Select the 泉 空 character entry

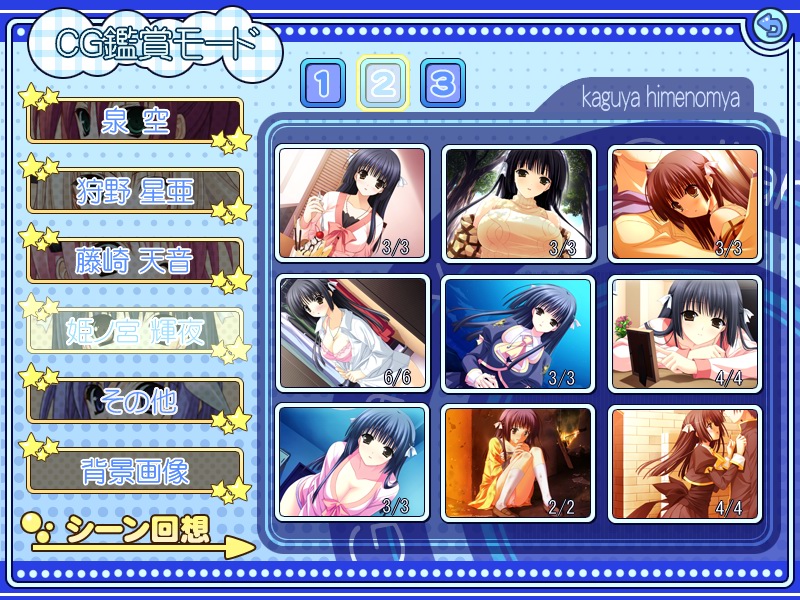click(135, 121)
